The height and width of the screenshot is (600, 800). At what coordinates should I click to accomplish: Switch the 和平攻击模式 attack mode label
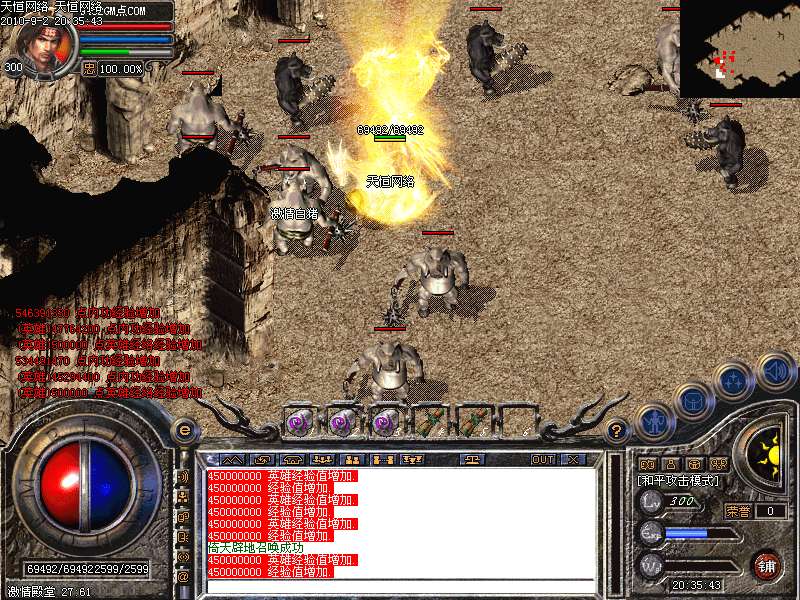(x=678, y=481)
